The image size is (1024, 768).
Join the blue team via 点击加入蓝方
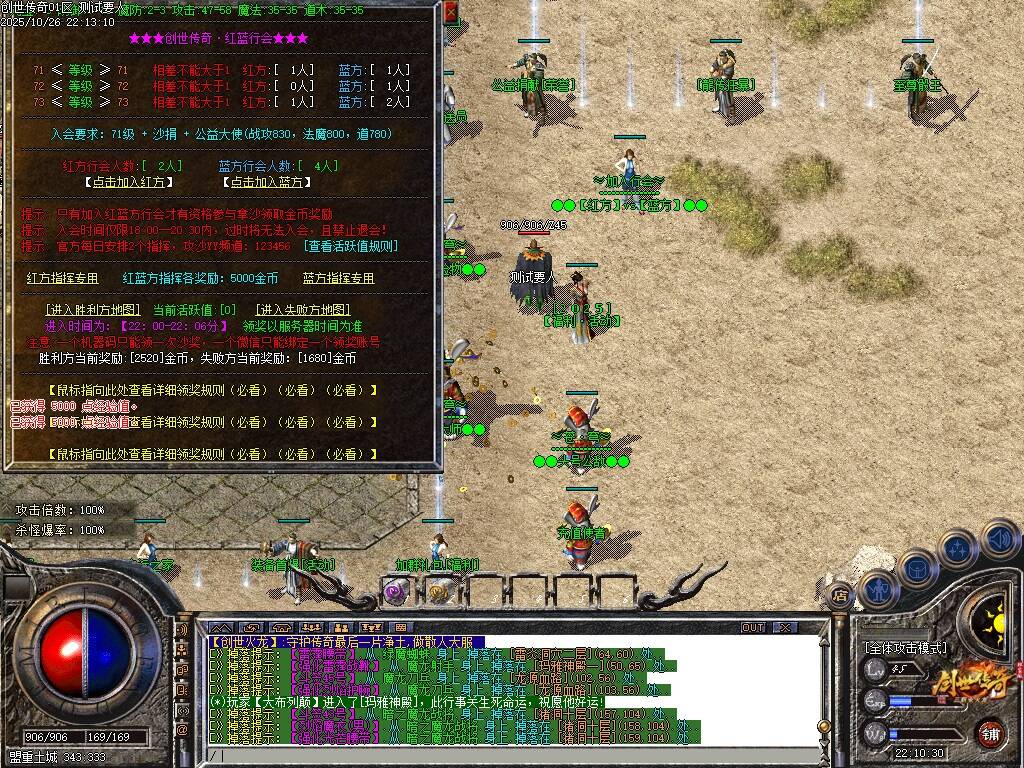coord(265,182)
